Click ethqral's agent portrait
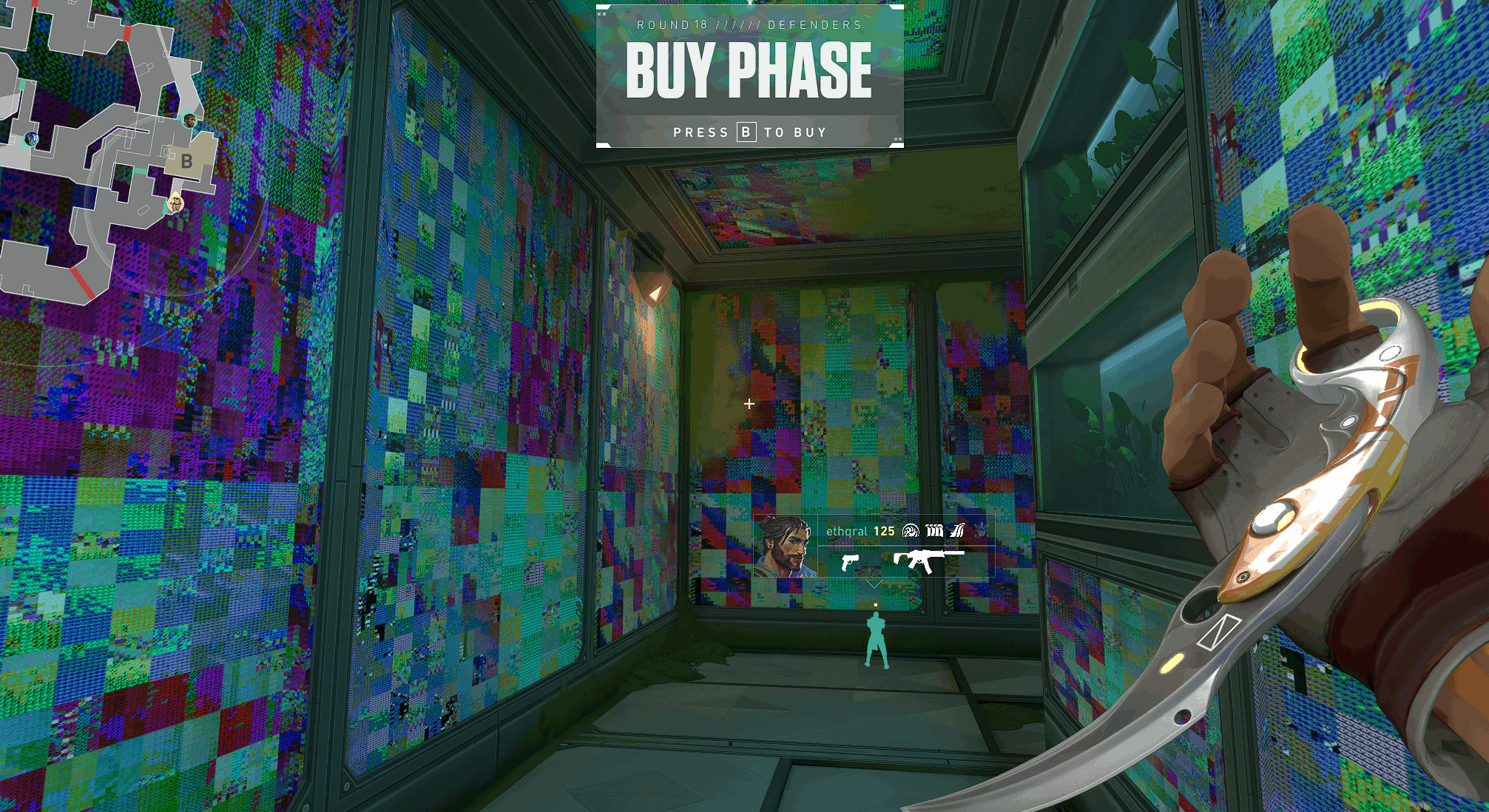 (786, 548)
